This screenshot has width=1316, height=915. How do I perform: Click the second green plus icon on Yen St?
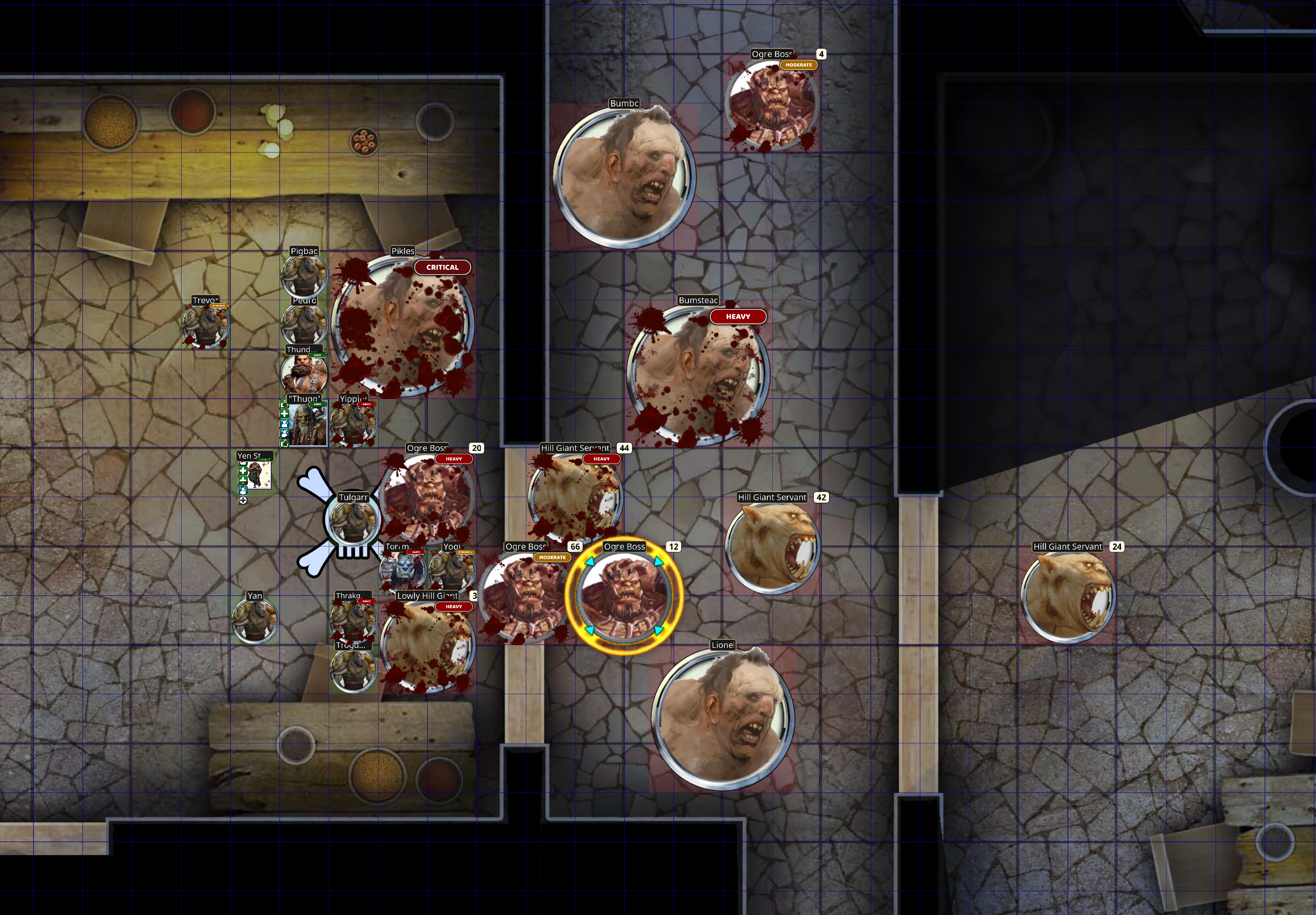[242, 481]
